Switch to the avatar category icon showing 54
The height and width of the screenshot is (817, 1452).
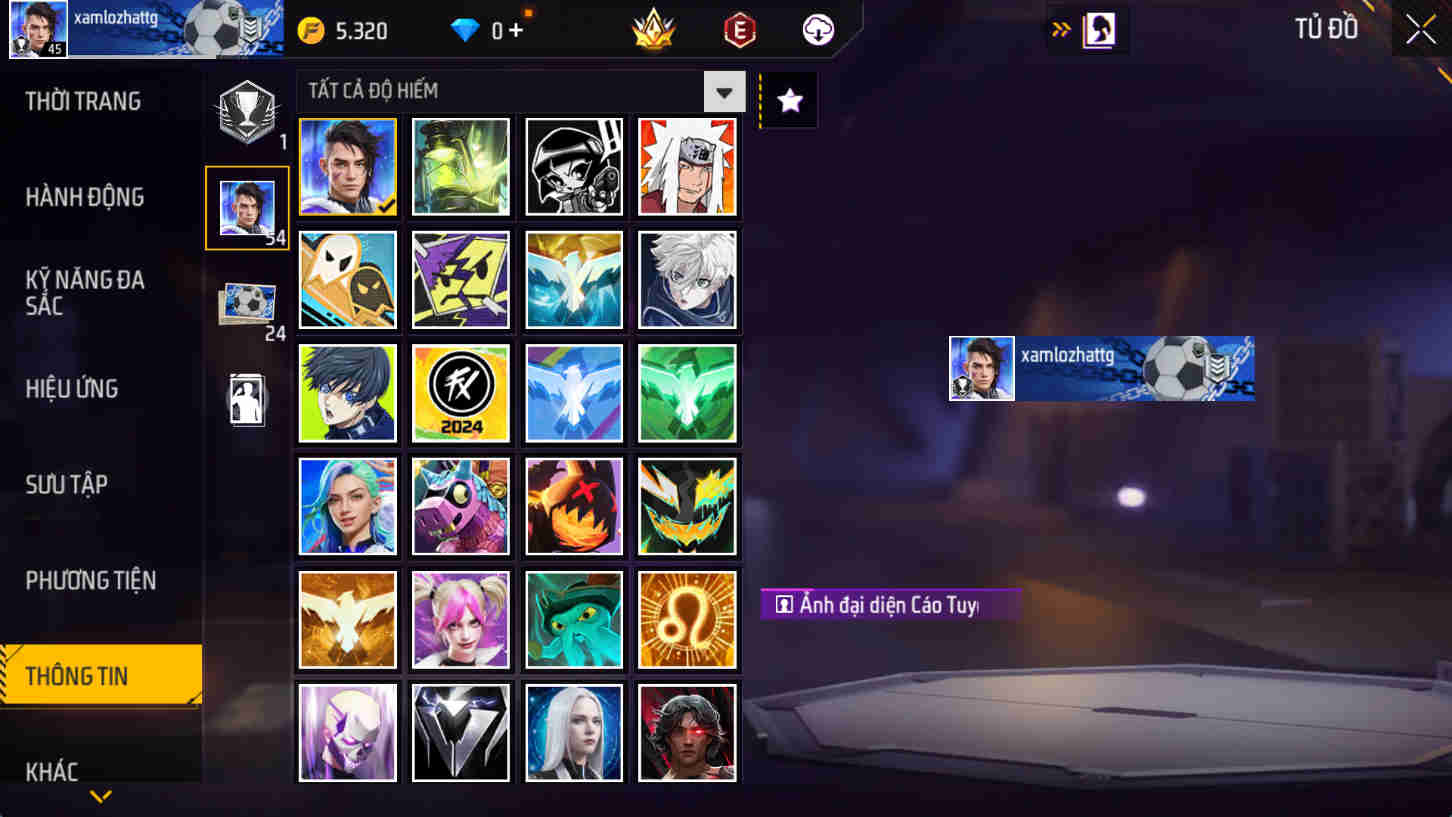(247, 207)
